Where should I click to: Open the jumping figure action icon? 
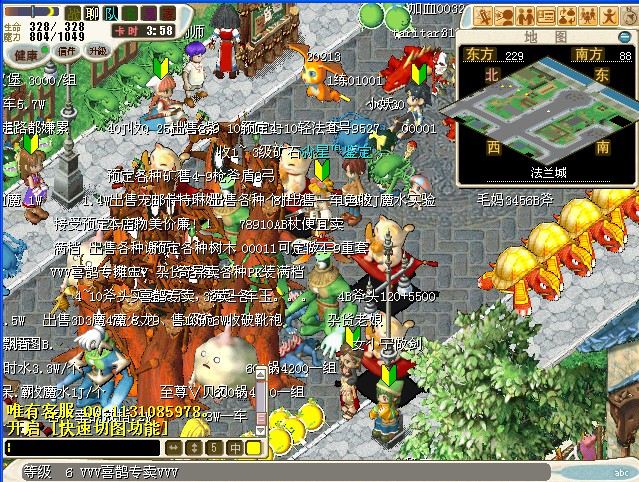[608, 15]
